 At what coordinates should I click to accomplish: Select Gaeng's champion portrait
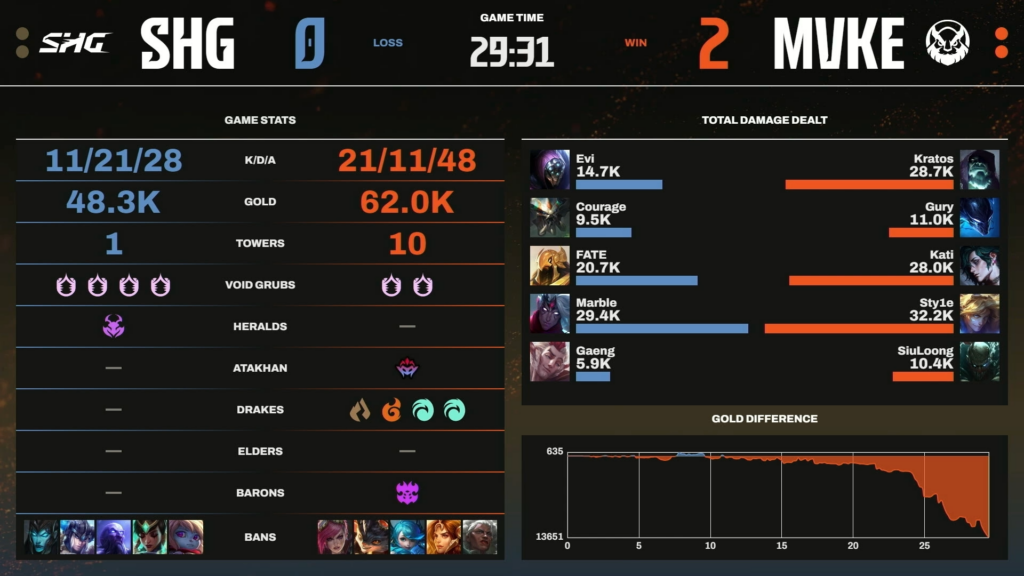(549, 361)
